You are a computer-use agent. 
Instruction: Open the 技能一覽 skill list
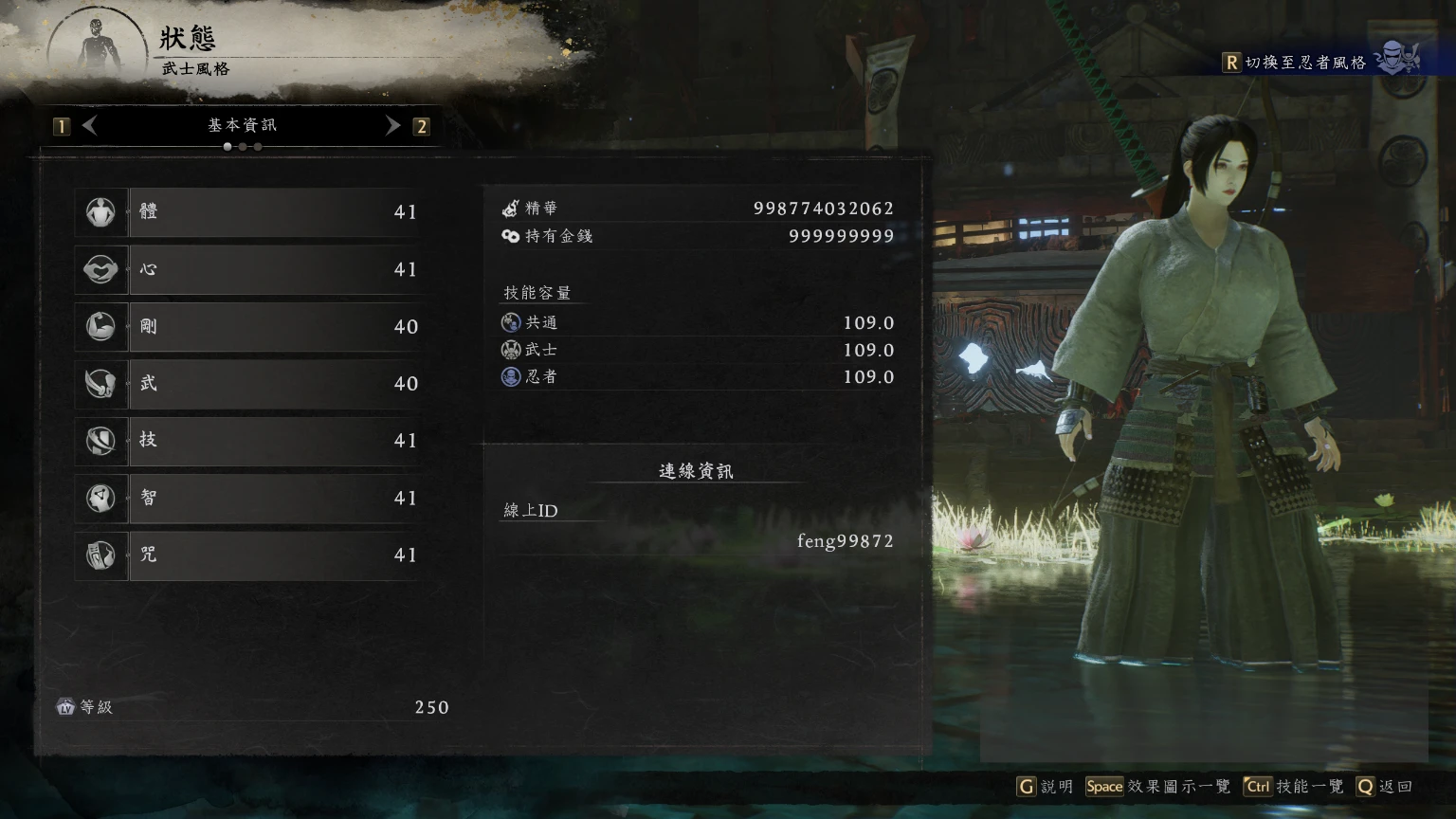(x=1294, y=787)
